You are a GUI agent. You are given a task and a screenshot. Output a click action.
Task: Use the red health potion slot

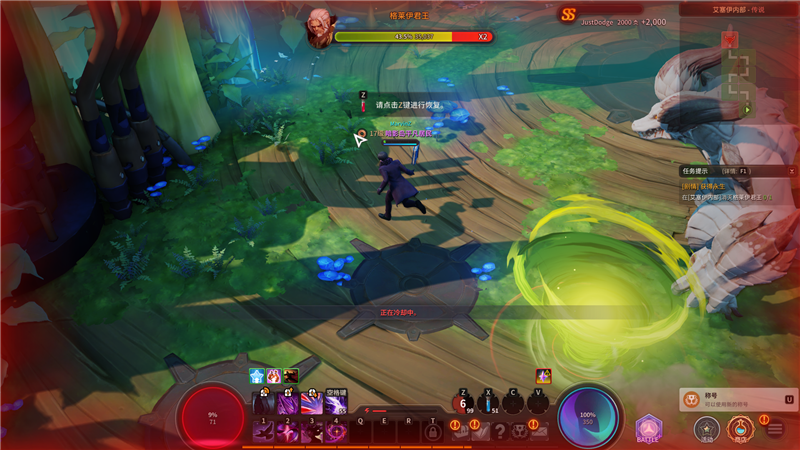coord(463,404)
